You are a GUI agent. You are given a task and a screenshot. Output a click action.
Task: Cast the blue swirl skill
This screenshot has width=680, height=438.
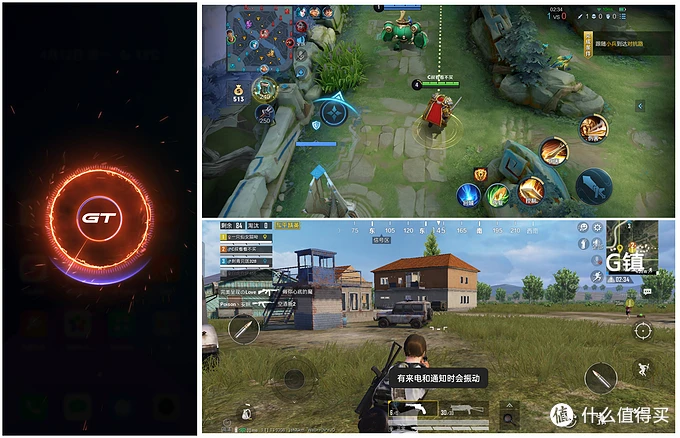pos(469,195)
